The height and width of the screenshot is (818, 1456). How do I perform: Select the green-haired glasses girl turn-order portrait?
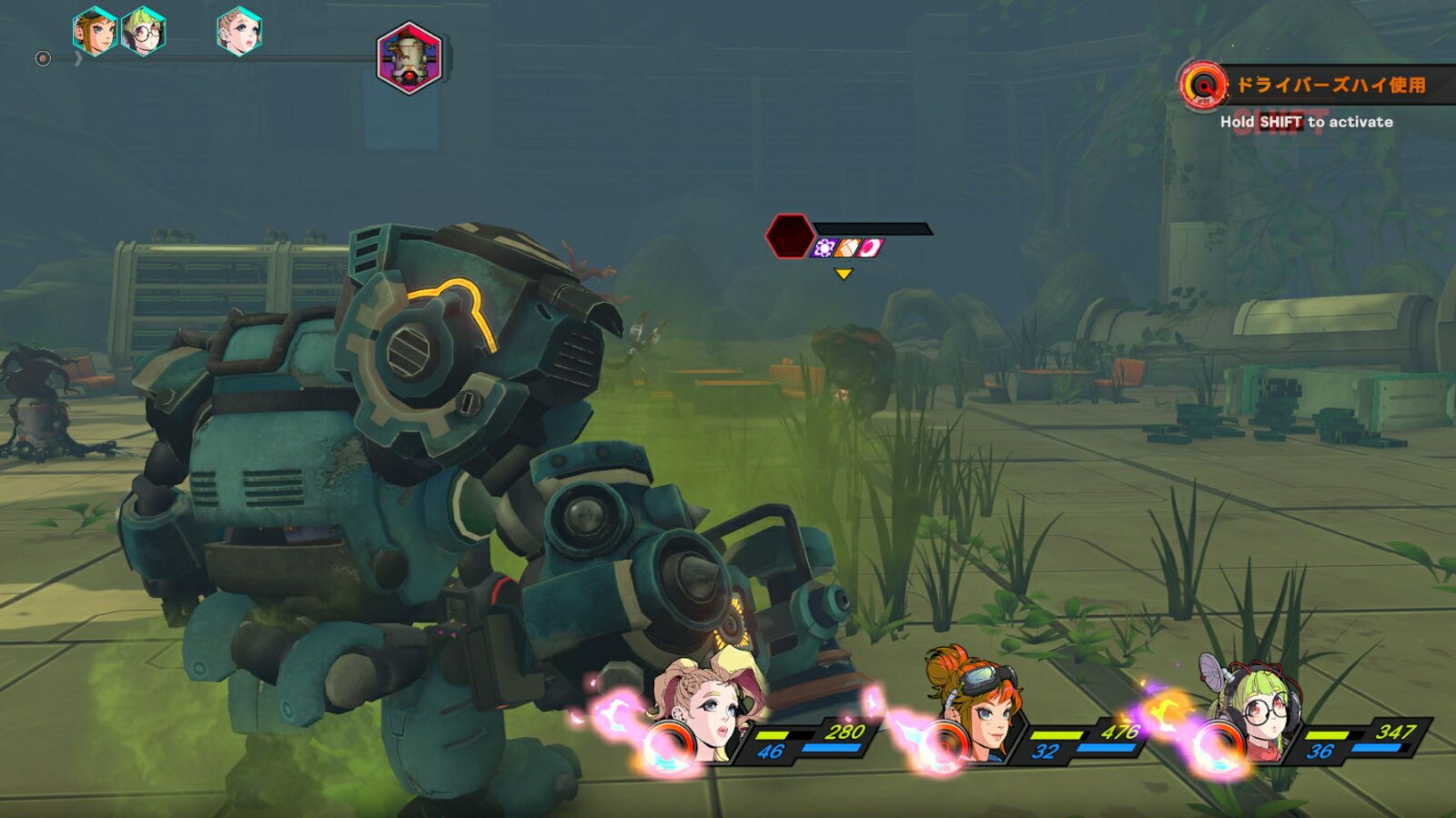pyautogui.click(x=144, y=31)
